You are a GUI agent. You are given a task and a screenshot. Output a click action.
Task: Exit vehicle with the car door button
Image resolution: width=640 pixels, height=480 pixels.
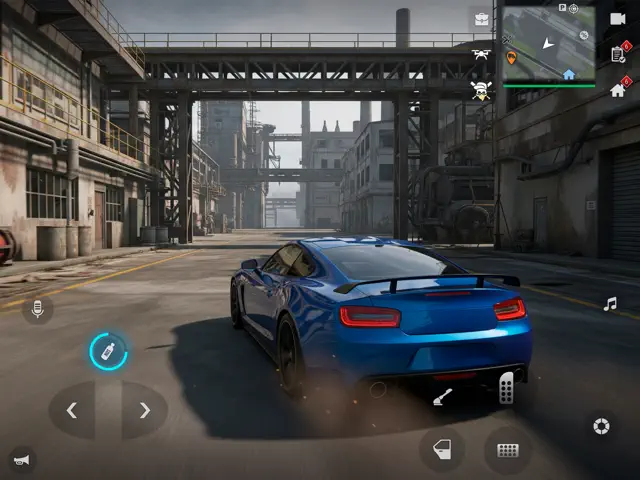coord(441,450)
